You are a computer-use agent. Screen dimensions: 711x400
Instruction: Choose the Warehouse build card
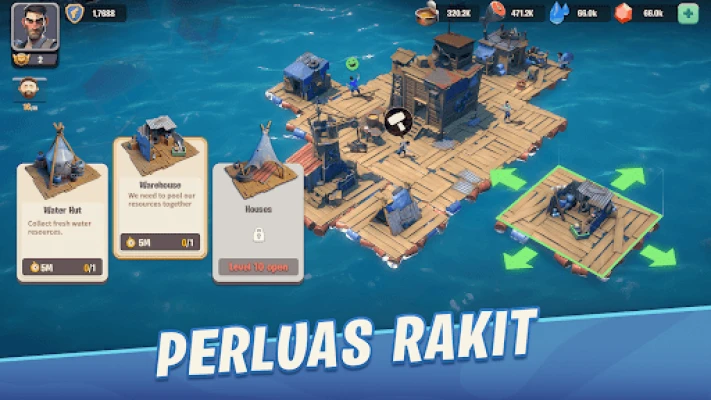click(159, 196)
